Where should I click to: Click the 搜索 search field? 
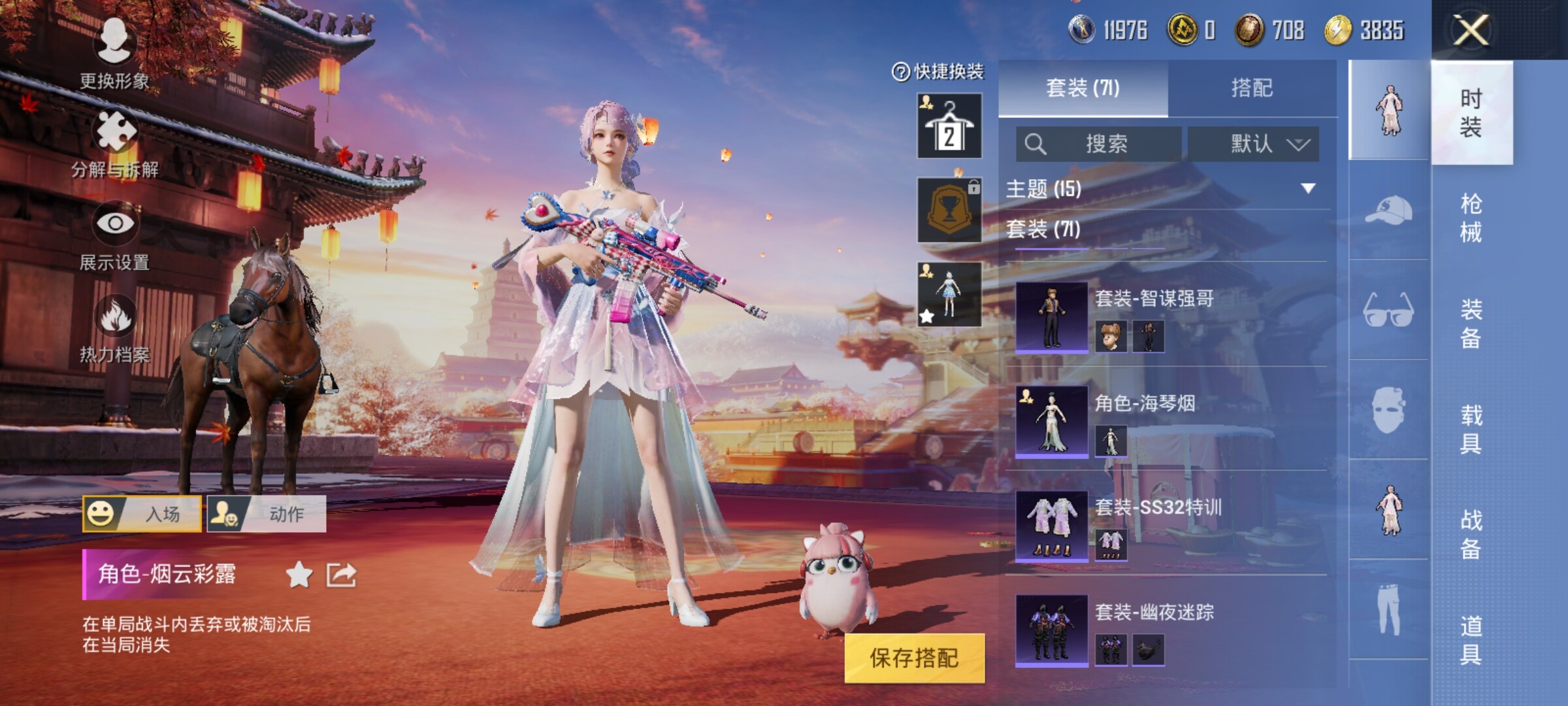(x=1099, y=144)
